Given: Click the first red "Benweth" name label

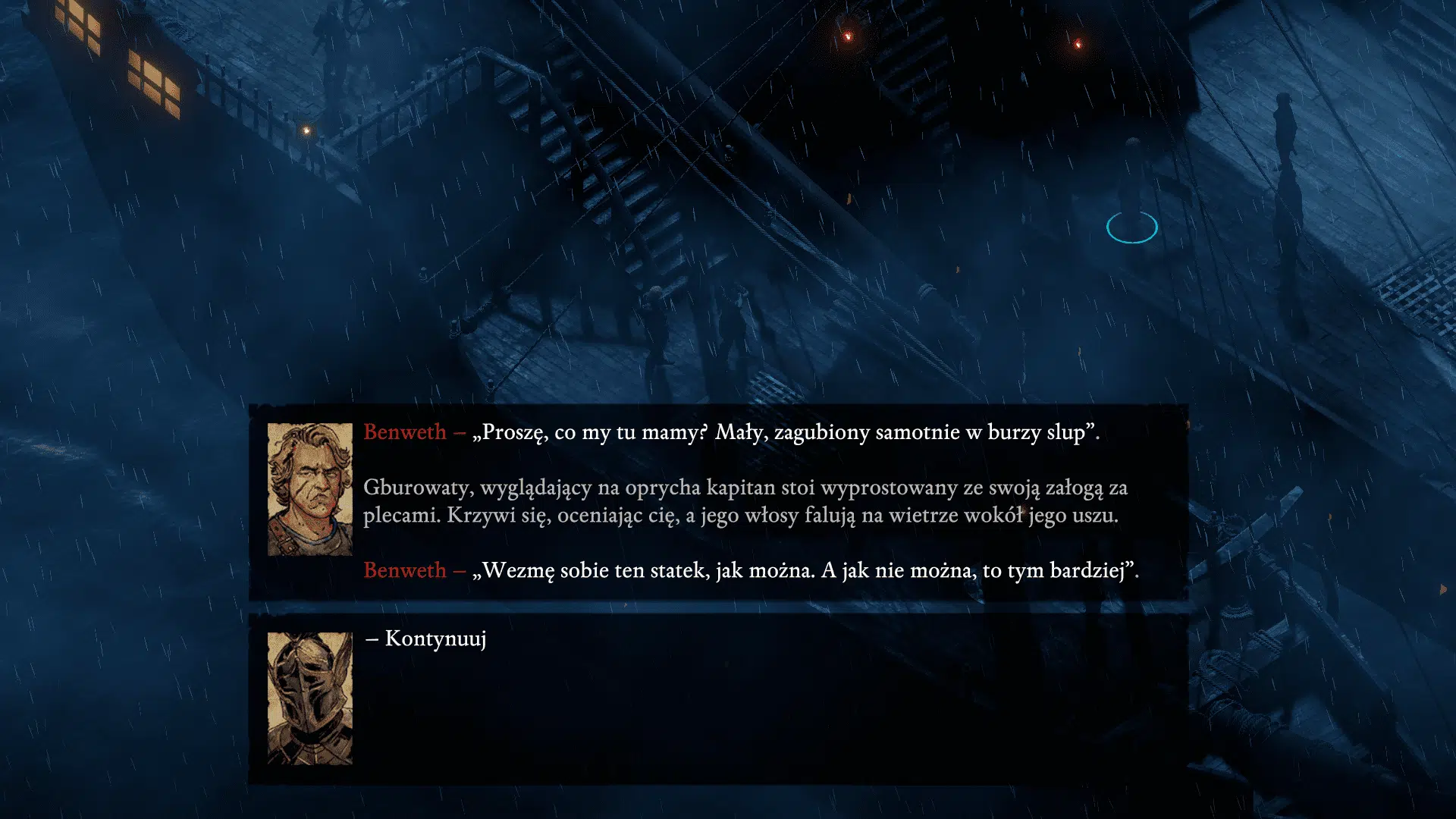Looking at the screenshot, I should pyautogui.click(x=404, y=433).
